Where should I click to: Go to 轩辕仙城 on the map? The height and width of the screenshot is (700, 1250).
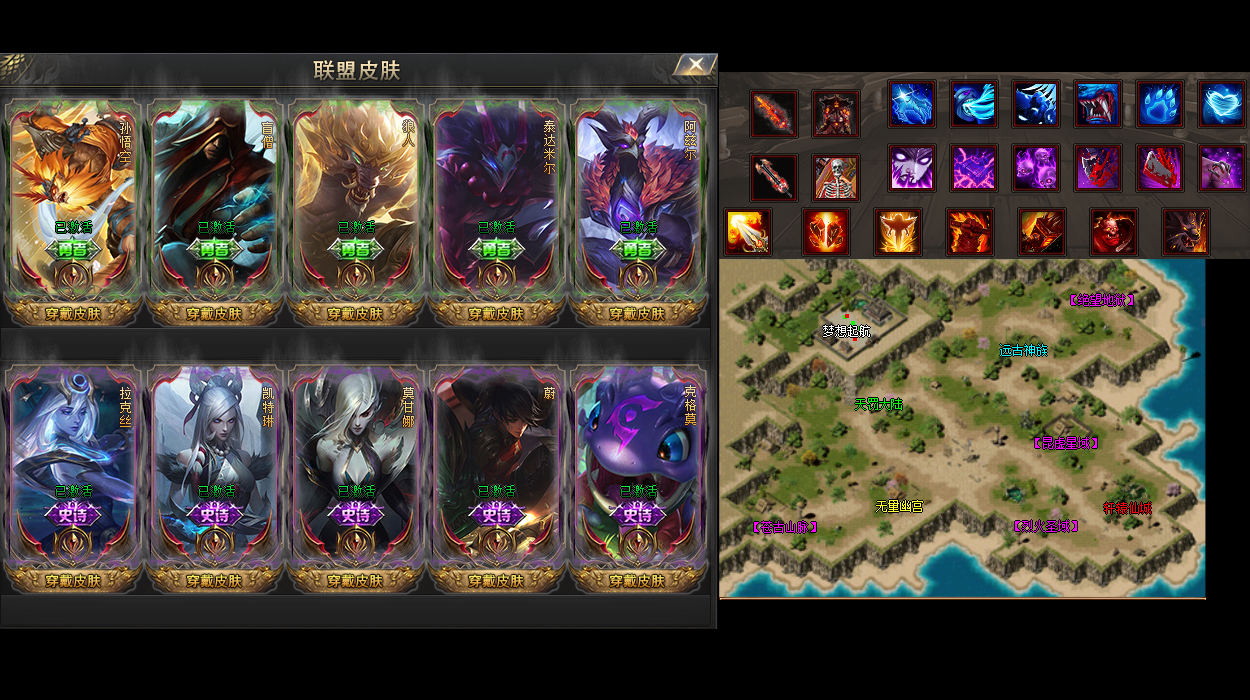[x=1127, y=508]
